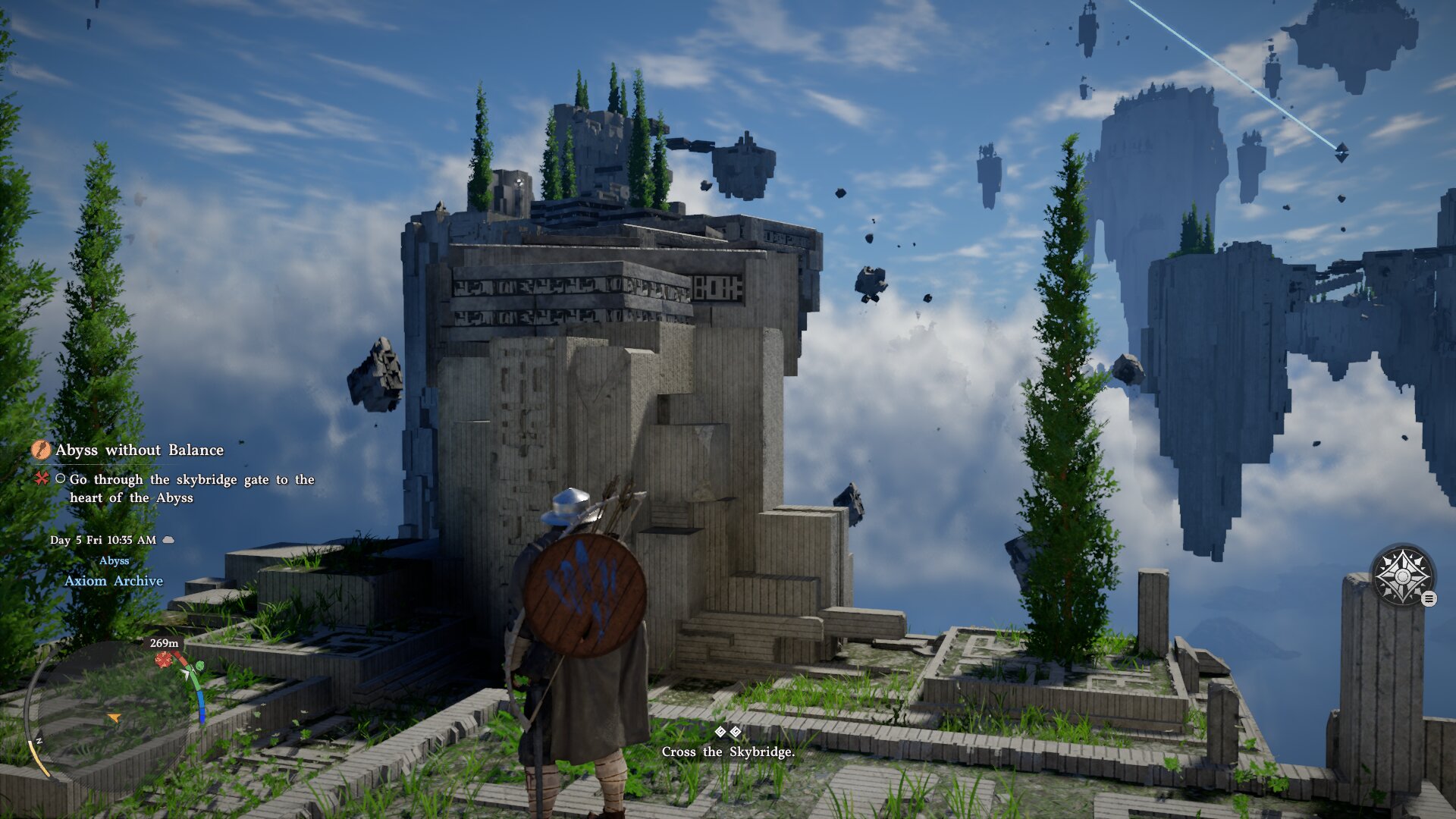
Task: Open the Axiom Archive location label
Action: coord(115,581)
